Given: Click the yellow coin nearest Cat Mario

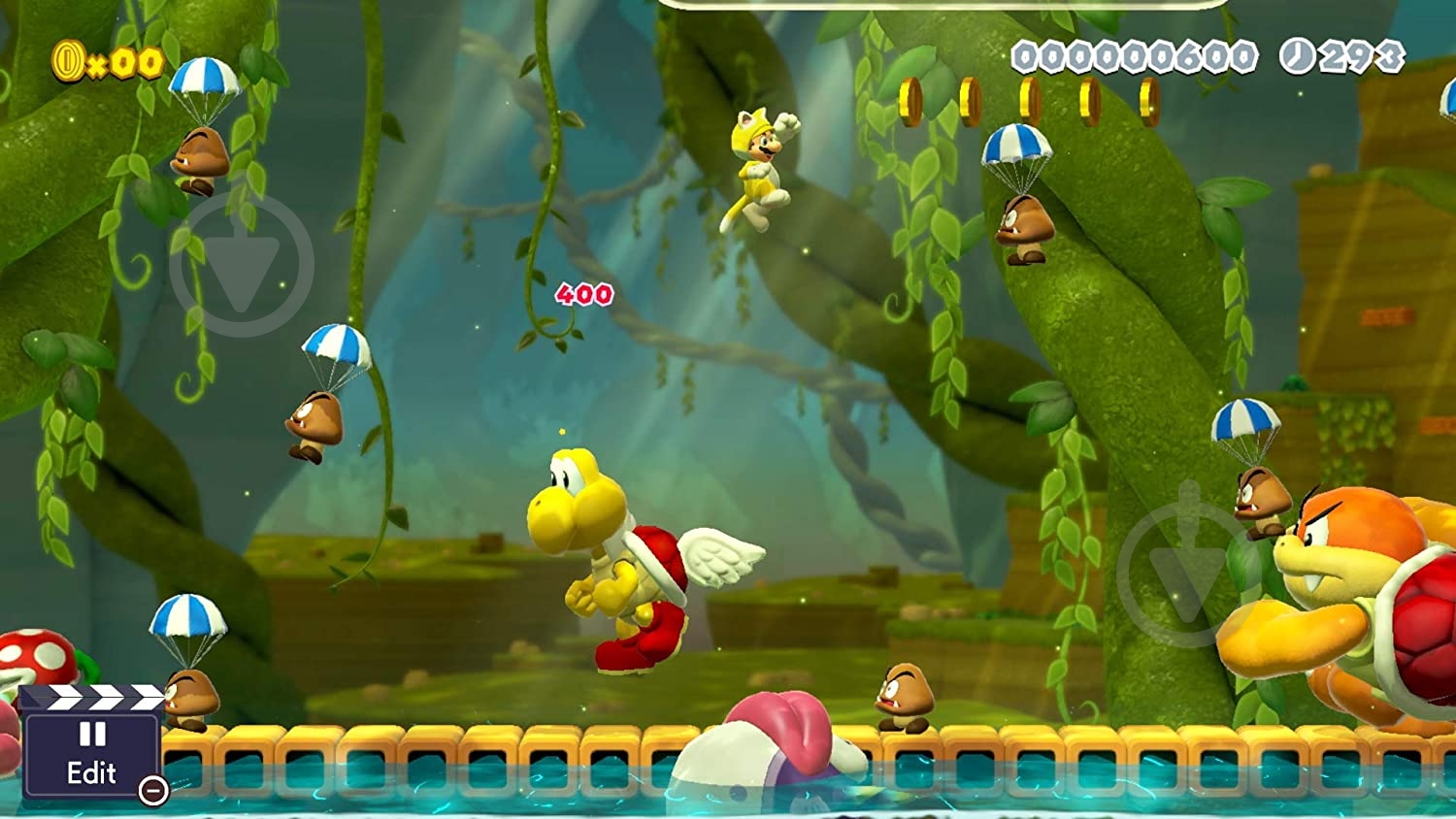Looking at the screenshot, I should [x=912, y=98].
